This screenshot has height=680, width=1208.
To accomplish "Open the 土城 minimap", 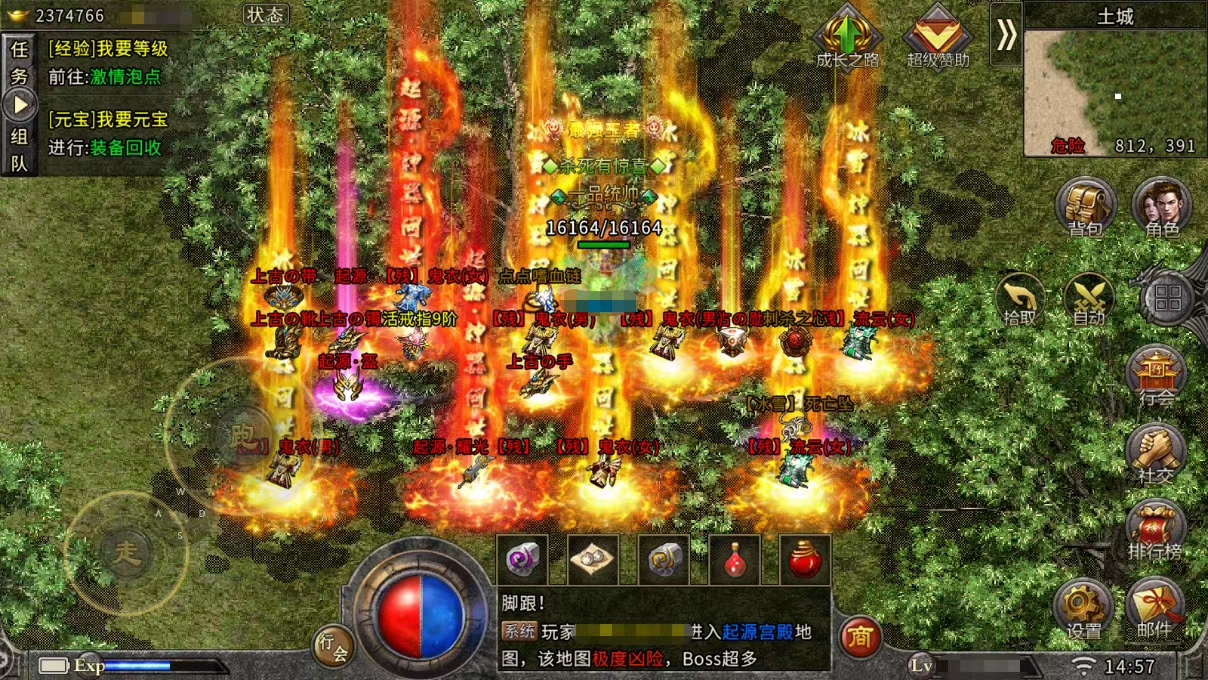I will tap(1115, 90).
